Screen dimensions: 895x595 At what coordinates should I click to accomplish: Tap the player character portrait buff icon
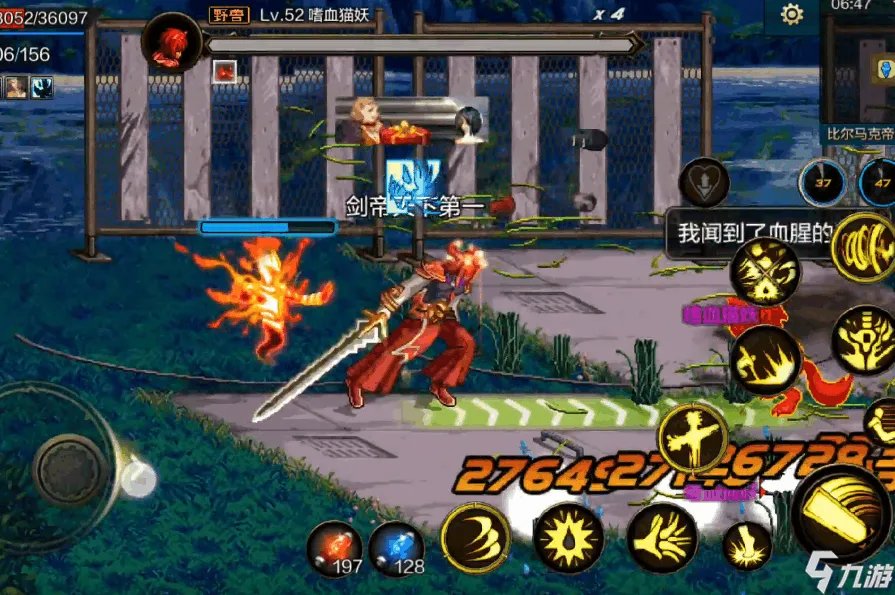coord(16,87)
